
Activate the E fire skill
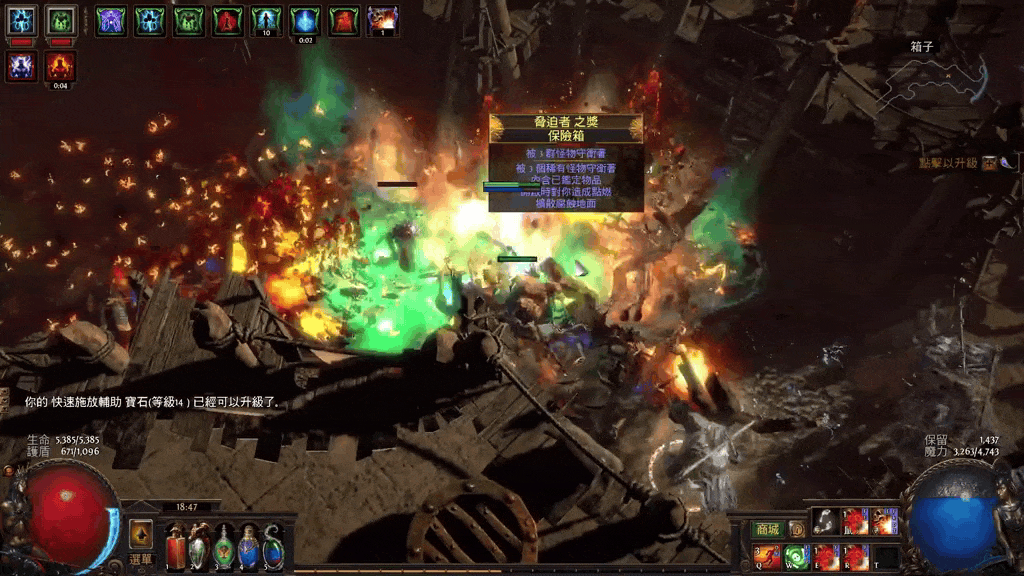826,556
